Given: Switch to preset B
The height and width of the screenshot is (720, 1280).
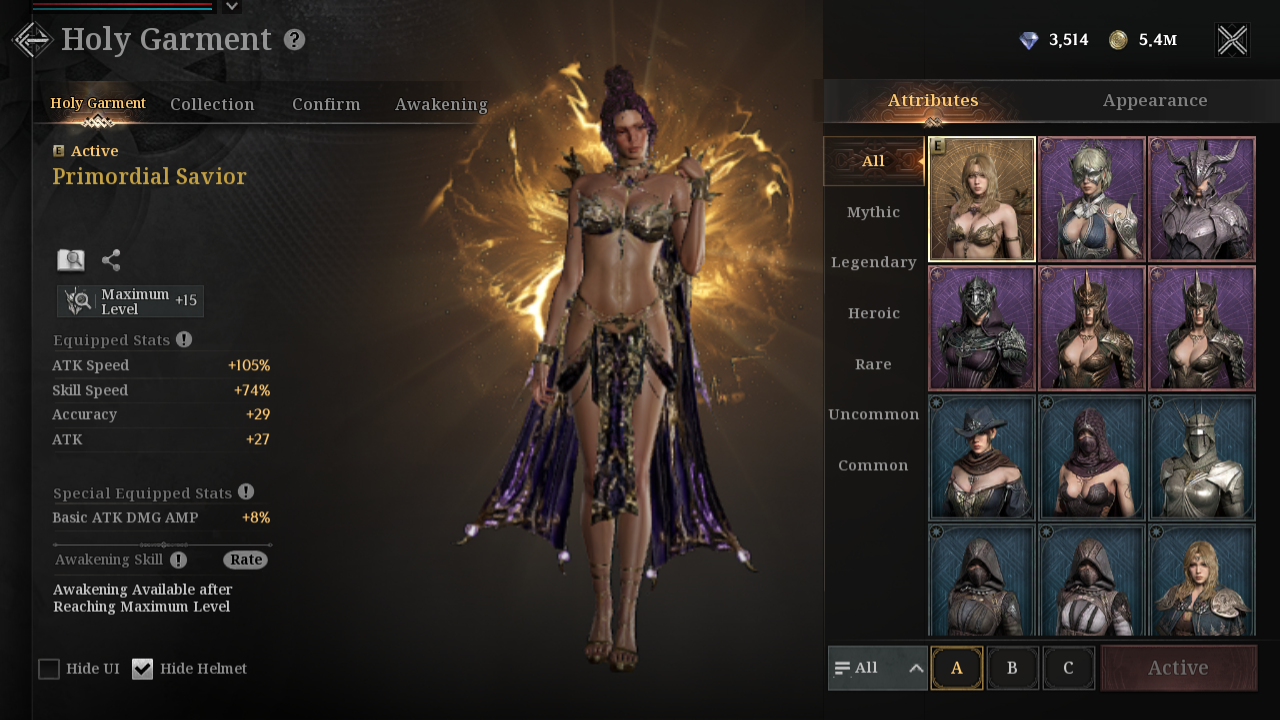Looking at the screenshot, I should [x=1012, y=668].
